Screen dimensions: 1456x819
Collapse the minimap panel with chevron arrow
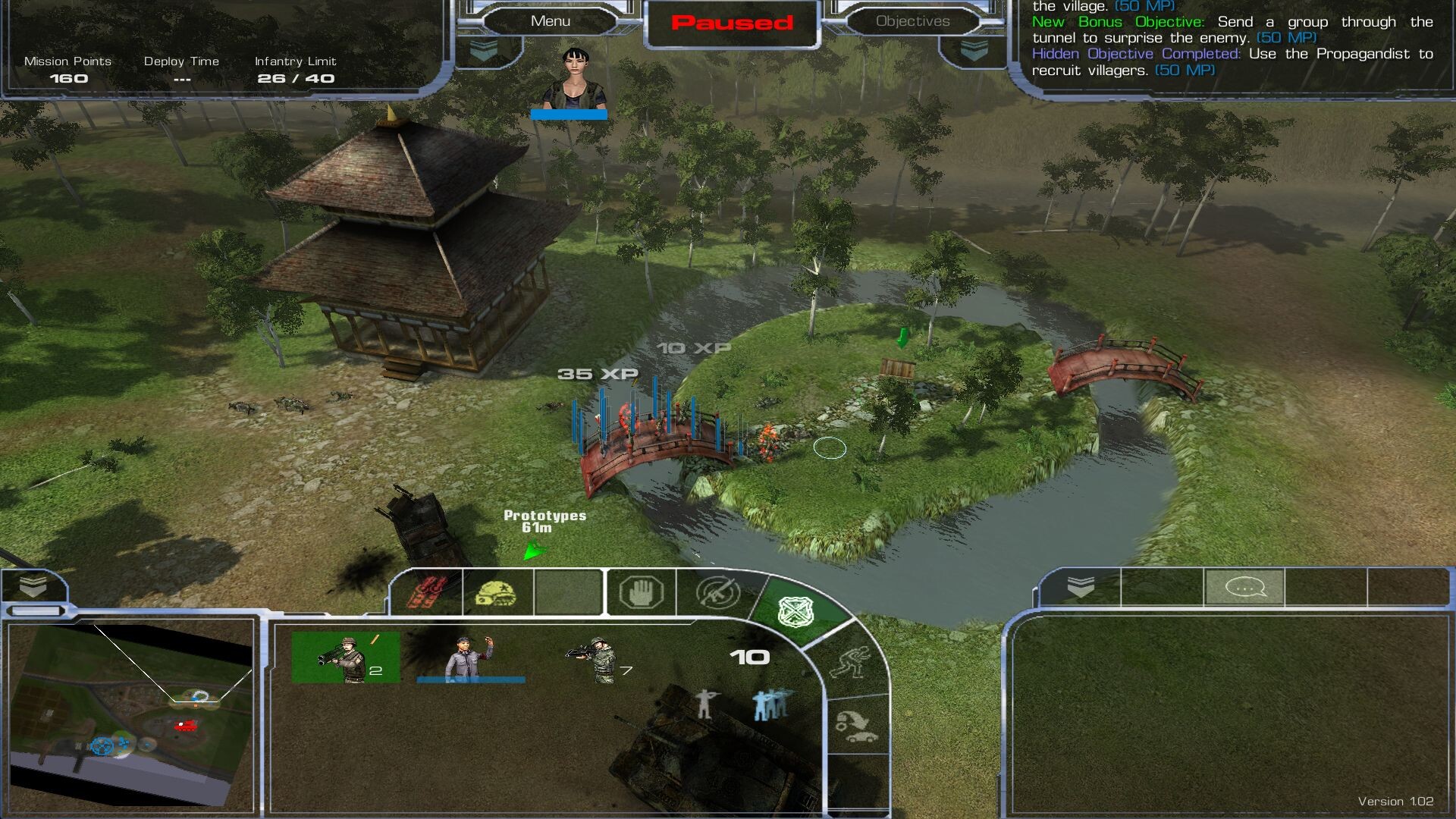tap(33, 585)
